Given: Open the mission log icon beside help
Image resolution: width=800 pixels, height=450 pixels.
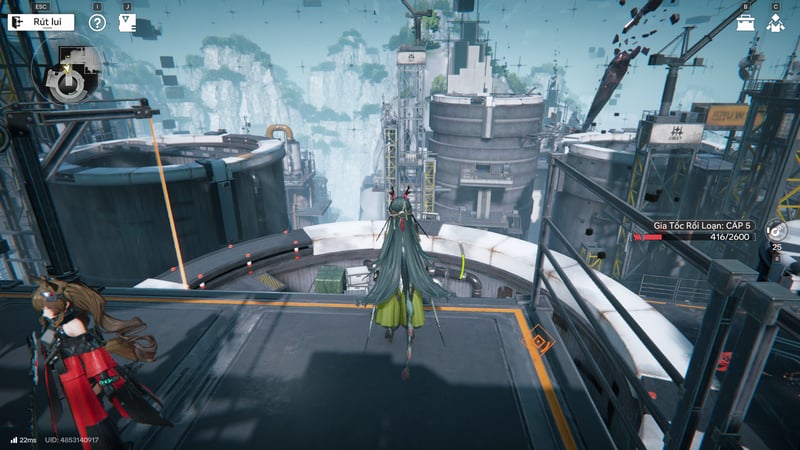Looking at the screenshot, I should click(127, 22).
